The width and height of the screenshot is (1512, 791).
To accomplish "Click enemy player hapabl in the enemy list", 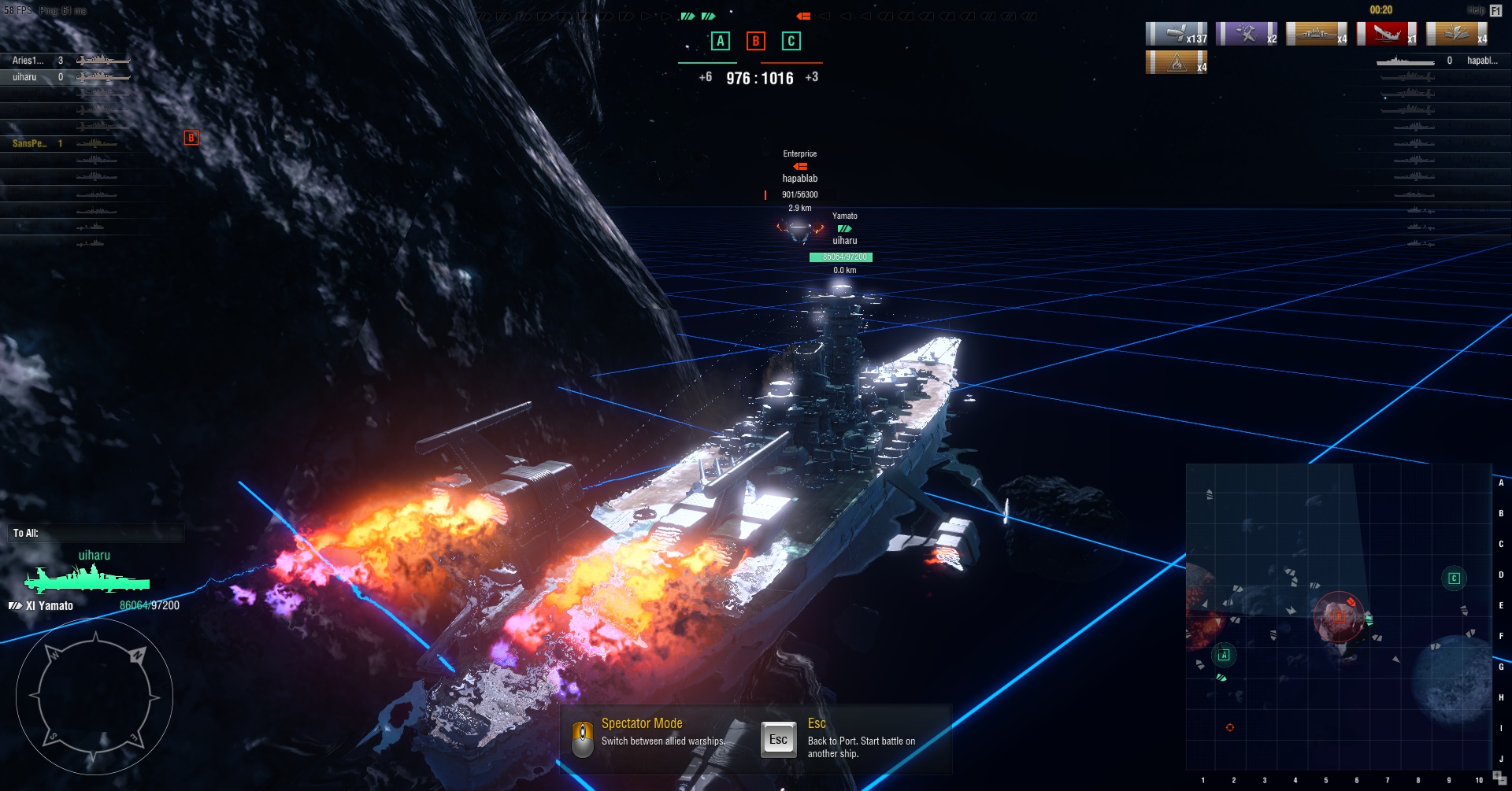I will click(x=1481, y=61).
